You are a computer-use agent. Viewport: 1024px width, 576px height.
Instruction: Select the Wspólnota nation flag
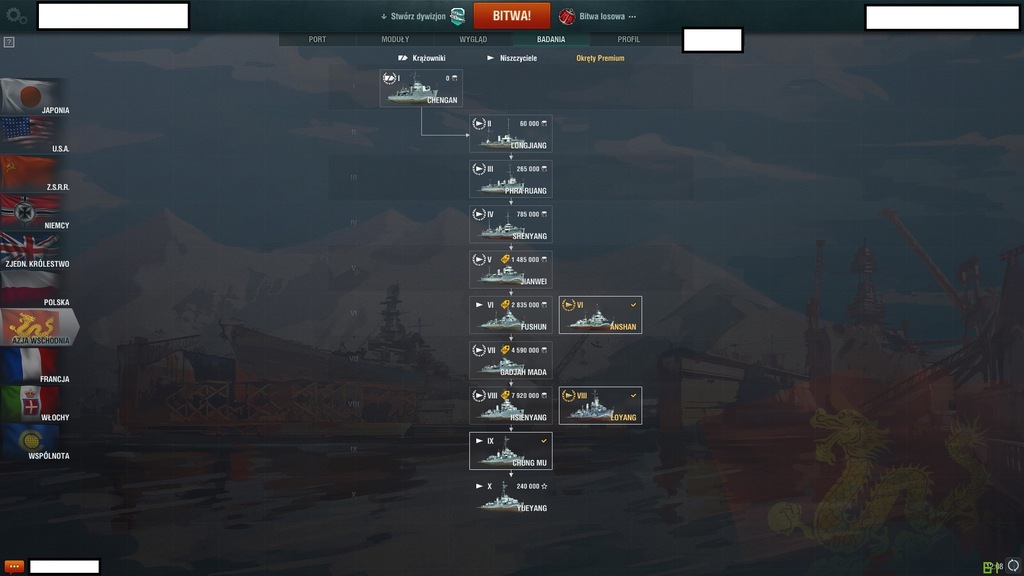35,442
